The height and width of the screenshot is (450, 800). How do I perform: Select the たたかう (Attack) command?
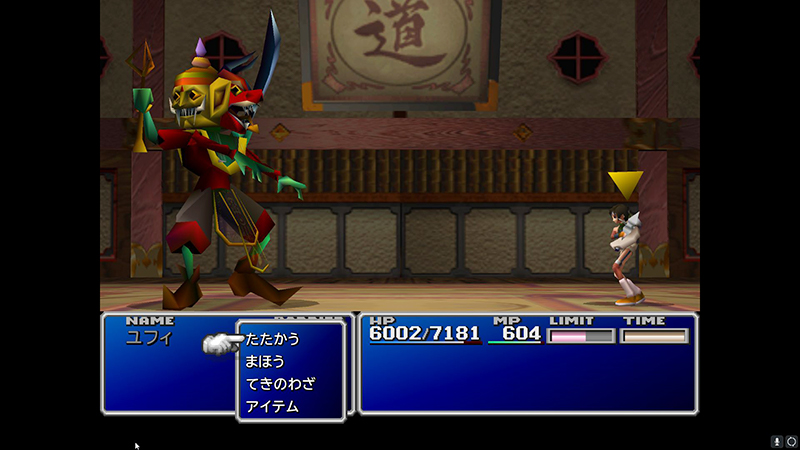pyautogui.click(x=272, y=339)
